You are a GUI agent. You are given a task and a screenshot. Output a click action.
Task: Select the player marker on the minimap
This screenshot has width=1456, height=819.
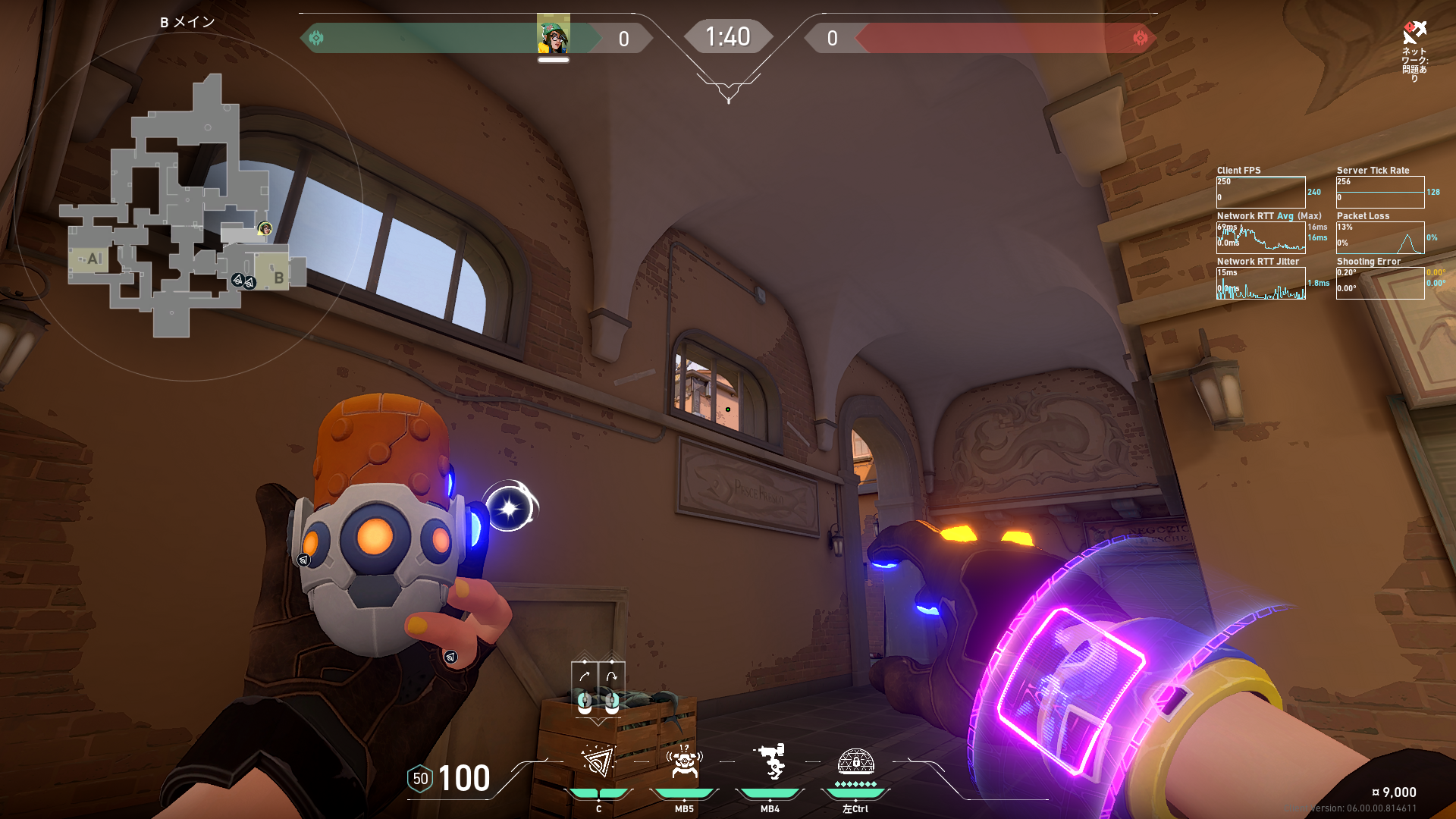(x=265, y=228)
